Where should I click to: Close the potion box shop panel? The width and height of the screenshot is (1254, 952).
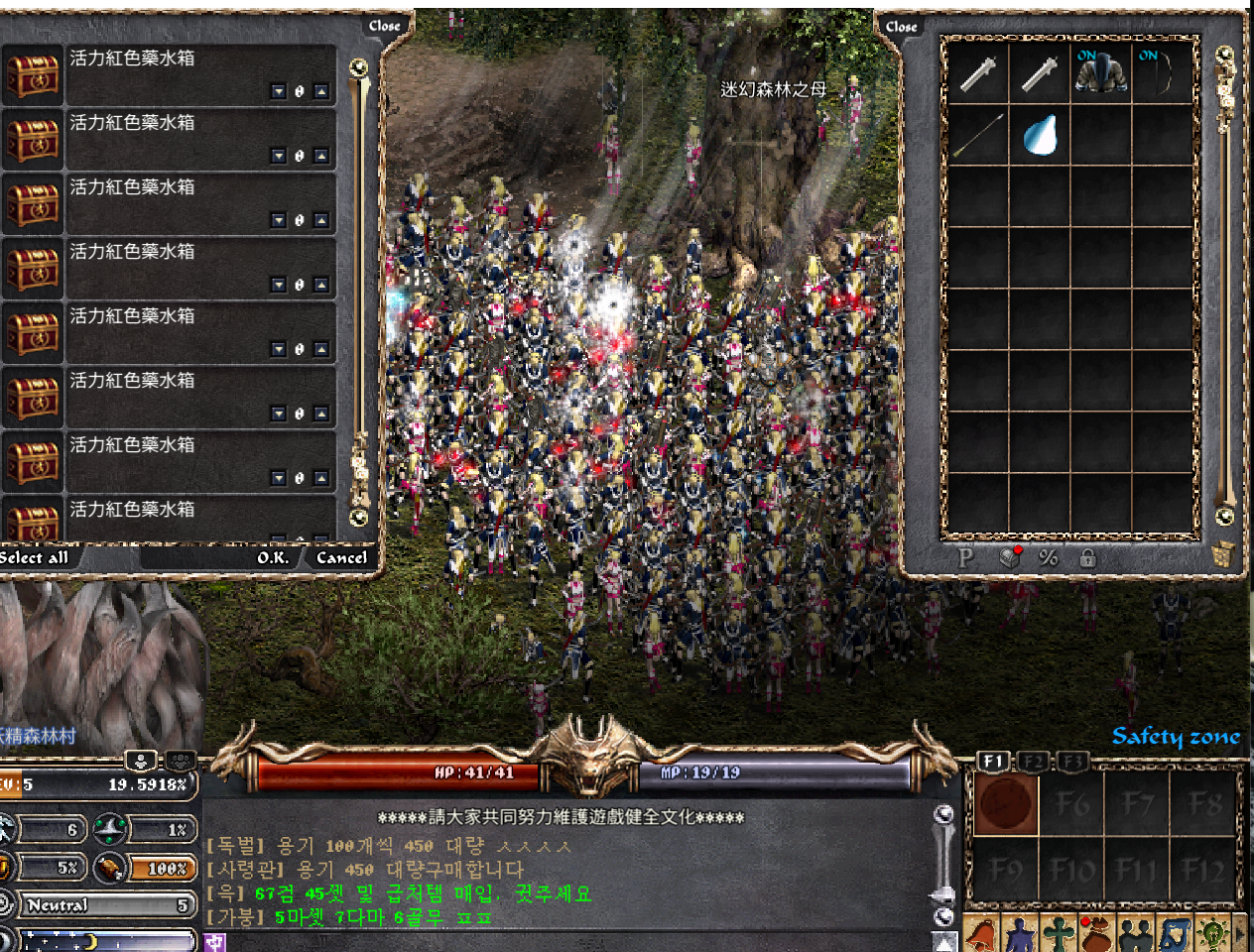[x=384, y=26]
